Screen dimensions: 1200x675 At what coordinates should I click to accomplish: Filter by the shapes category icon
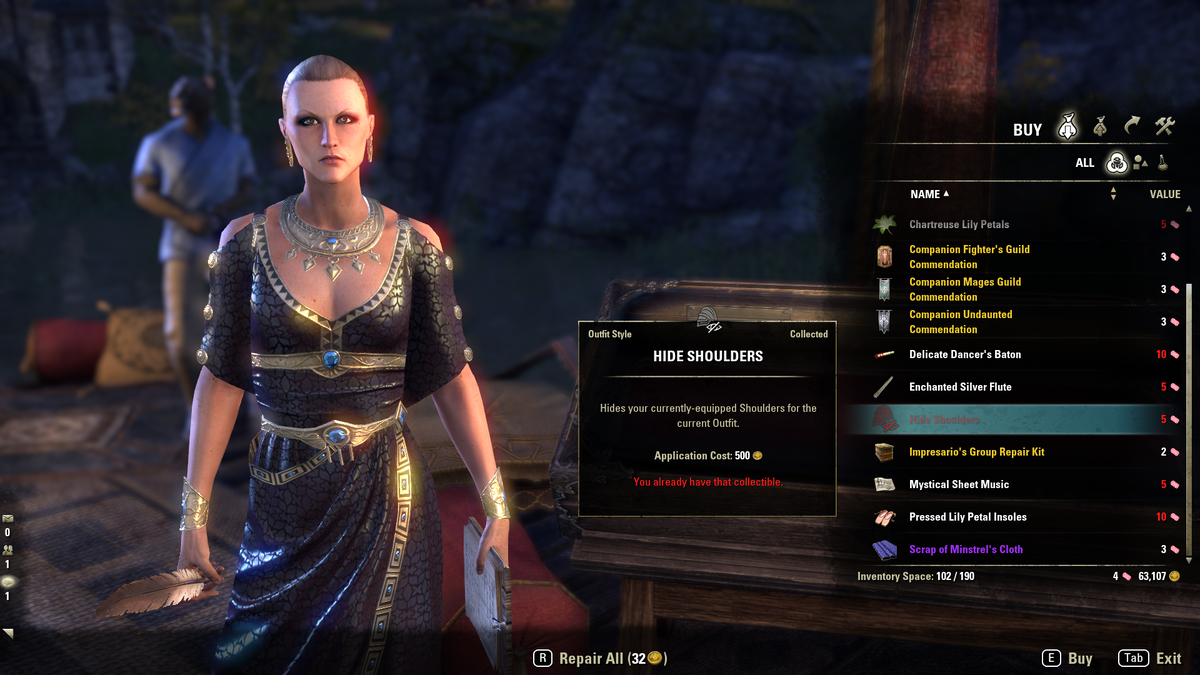tap(1140, 162)
